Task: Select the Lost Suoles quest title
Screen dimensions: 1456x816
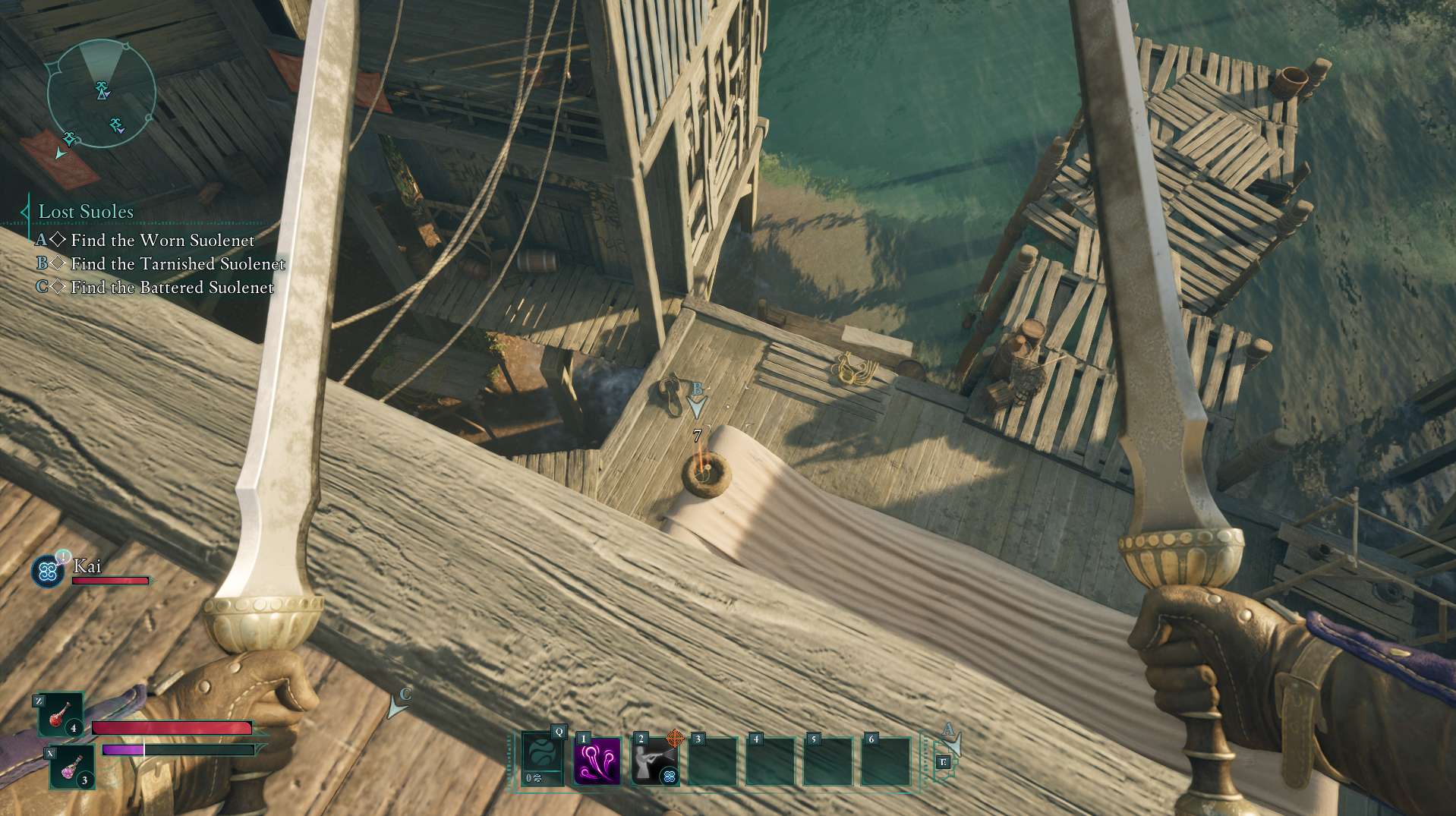Action: click(x=86, y=212)
